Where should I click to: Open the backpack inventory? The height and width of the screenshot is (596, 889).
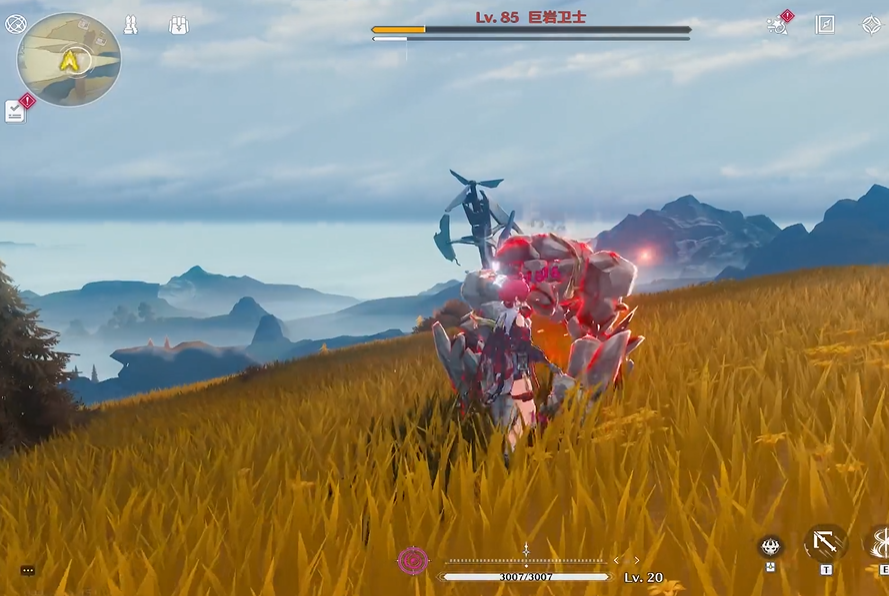pyautogui.click(x=179, y=25)
